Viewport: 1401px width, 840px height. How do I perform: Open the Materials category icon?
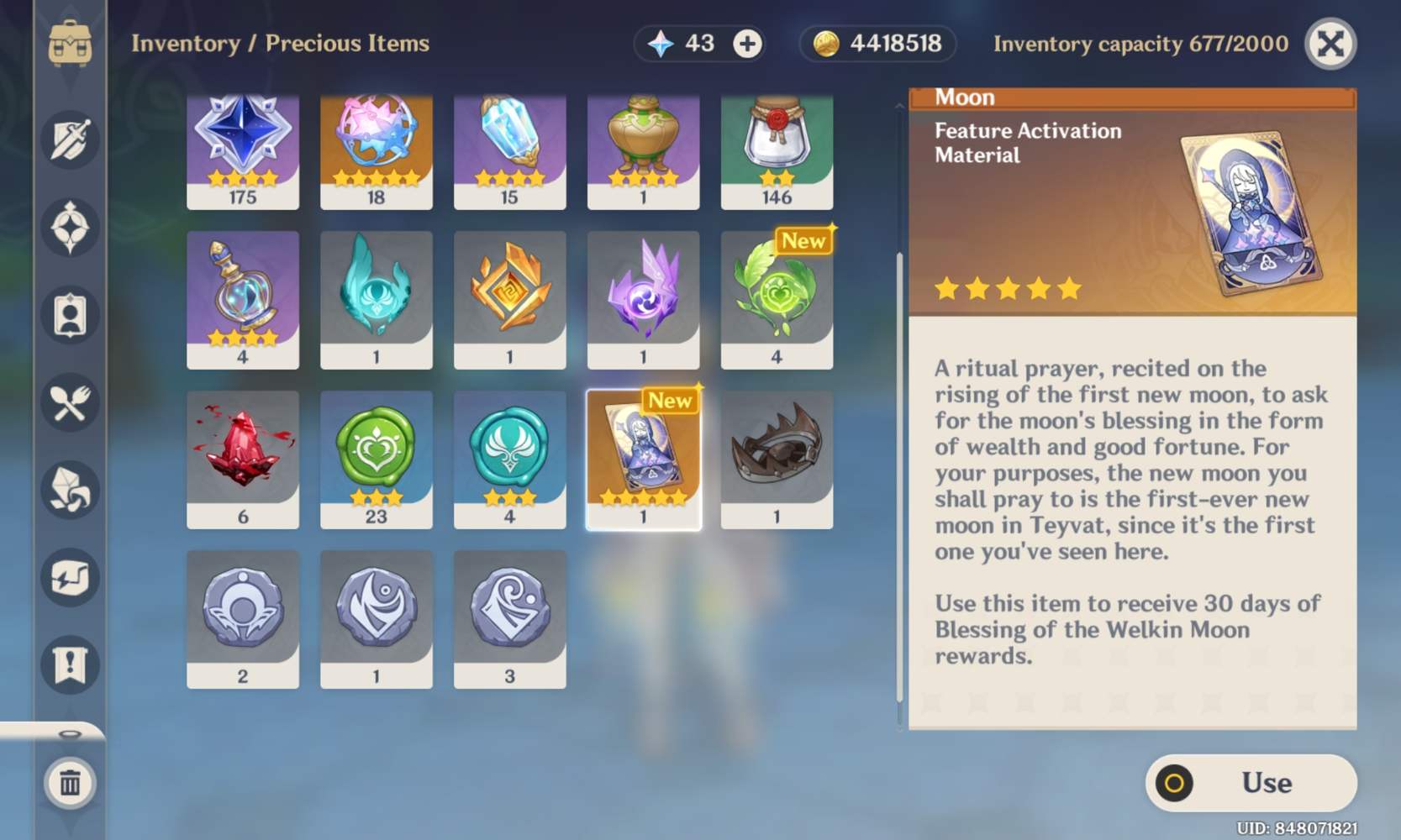[x=71, y=491]
